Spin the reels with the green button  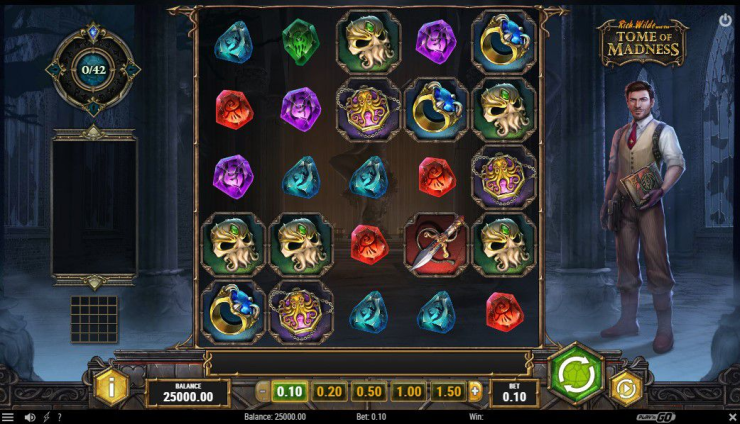point(576,374)
